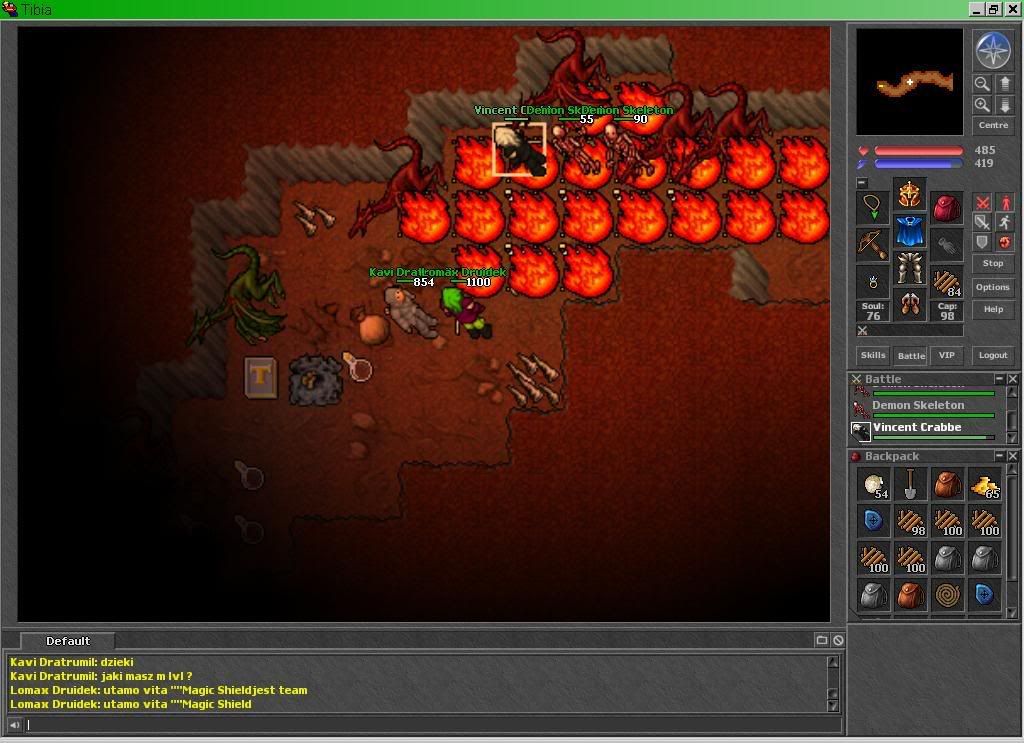
Task: Toggle the Battle list button
Action: click(910, 355)
